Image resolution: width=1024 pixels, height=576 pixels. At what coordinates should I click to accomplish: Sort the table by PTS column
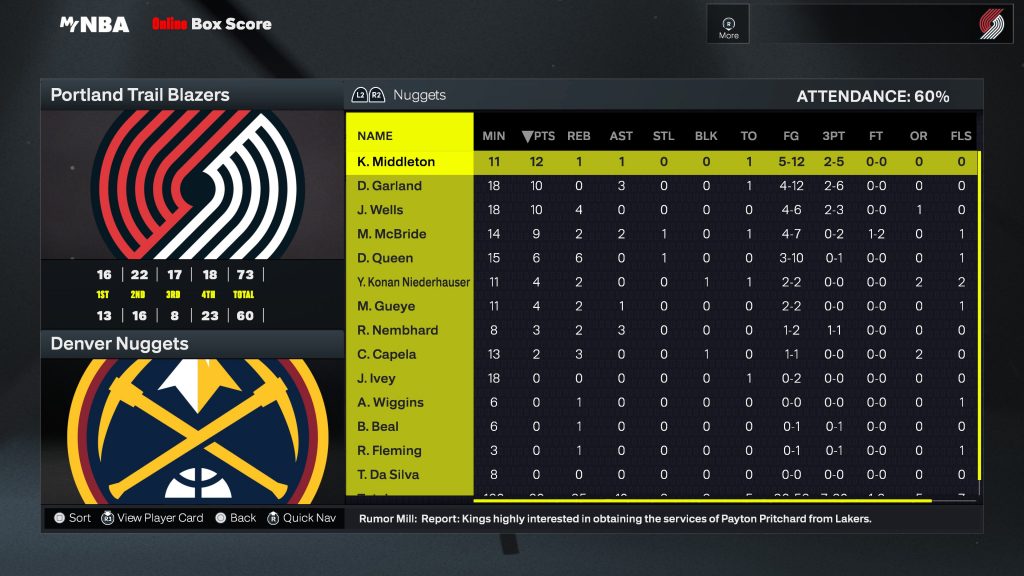pyautogui.click(x=538, y=136)
